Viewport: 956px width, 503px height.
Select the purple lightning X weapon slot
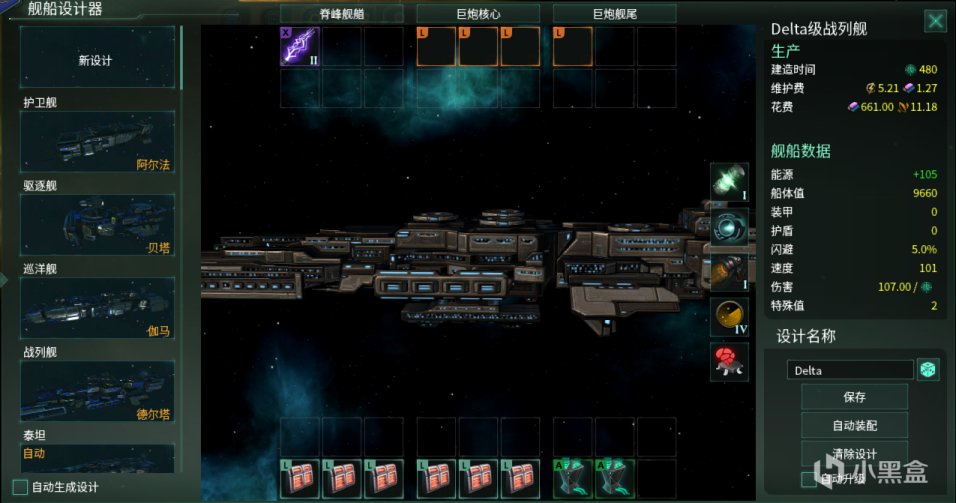pos(299,46)
